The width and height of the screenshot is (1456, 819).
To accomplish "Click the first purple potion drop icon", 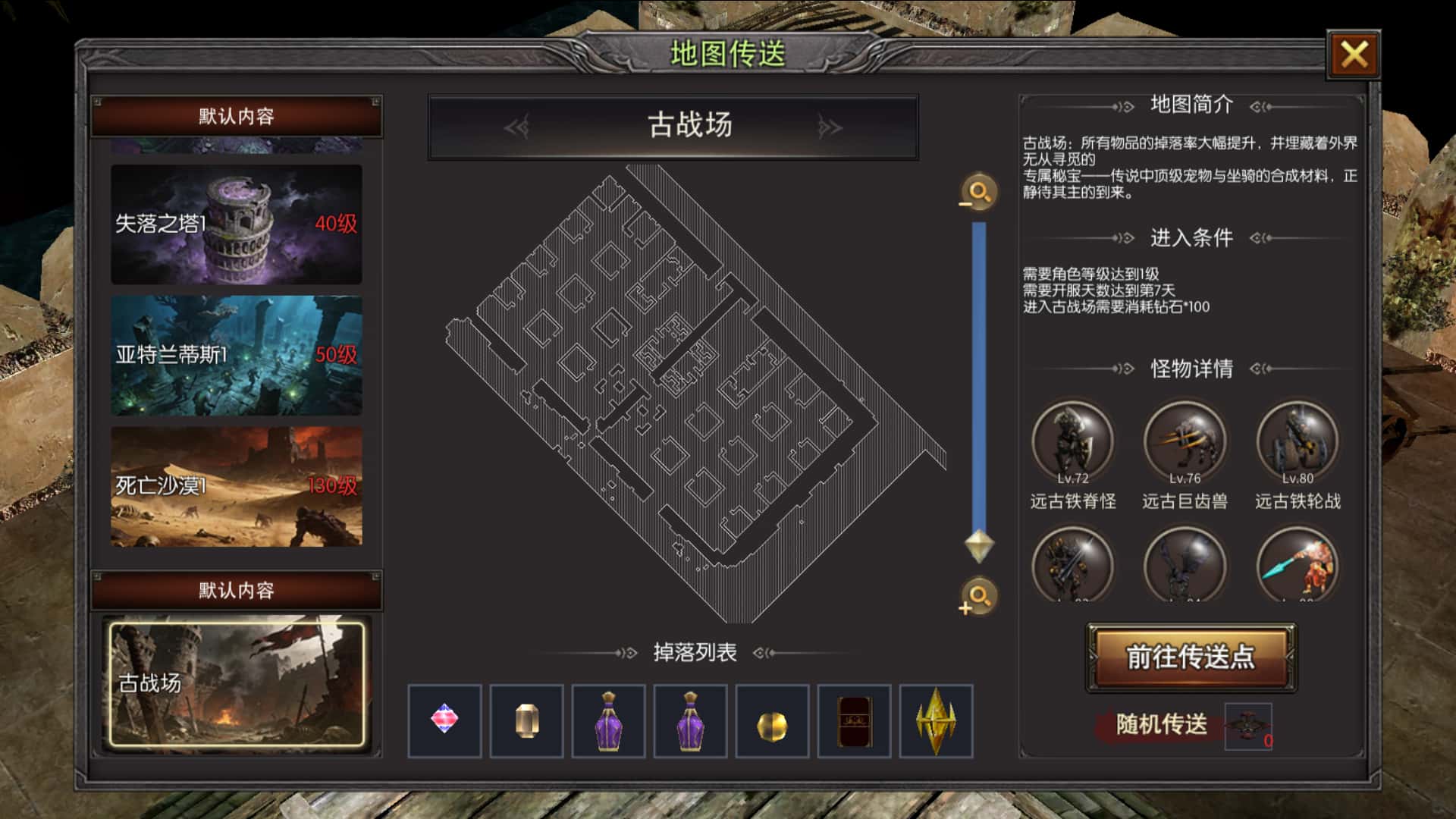I will [x=608, y=722].
